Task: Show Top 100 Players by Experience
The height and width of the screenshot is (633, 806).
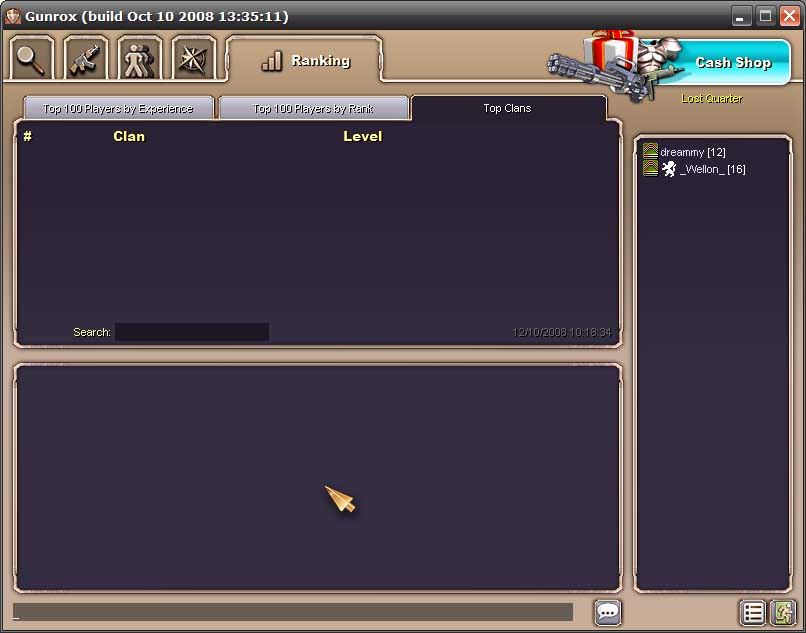Action: [x=118, y=108]
